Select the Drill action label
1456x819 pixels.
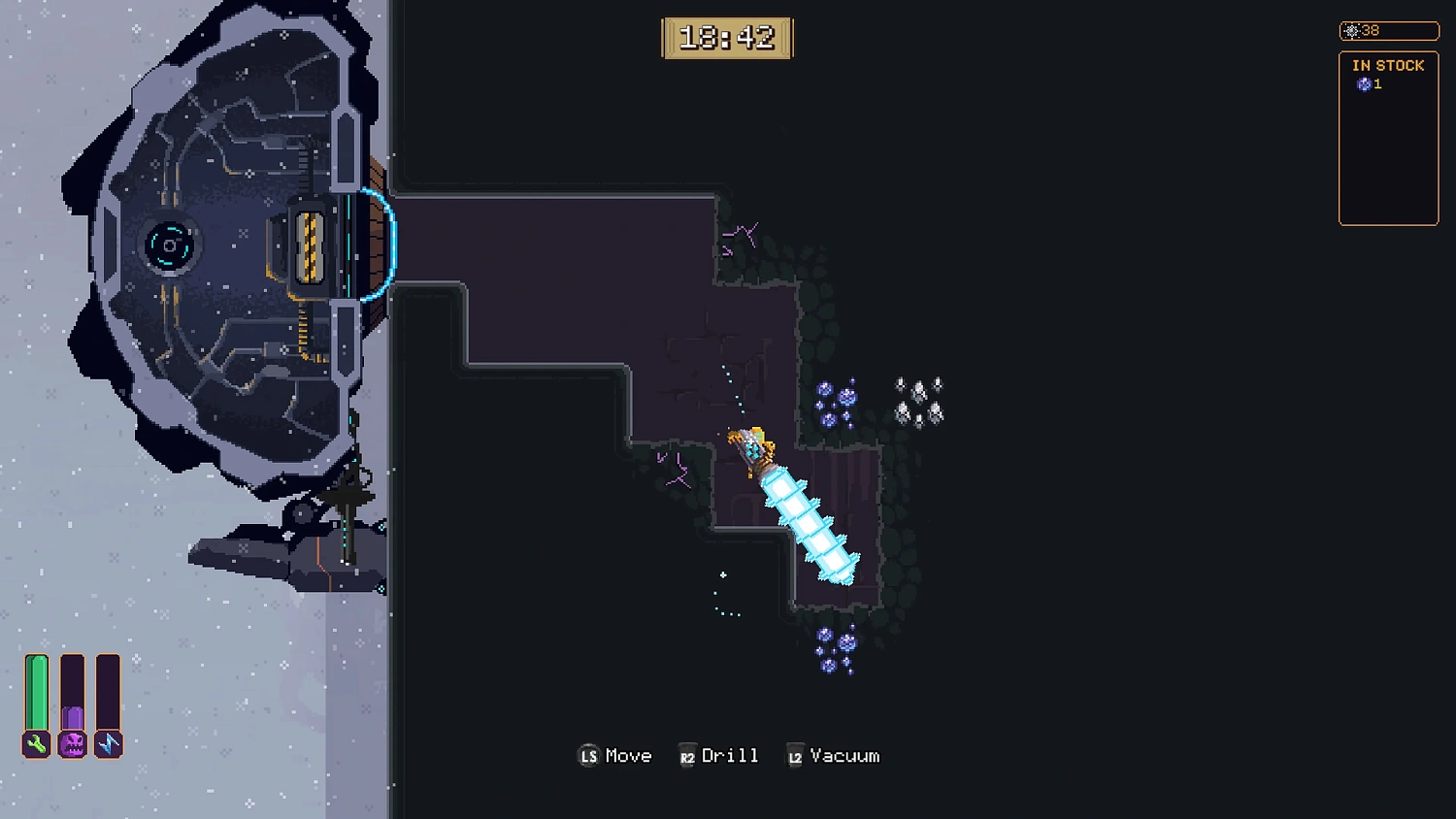730,755
